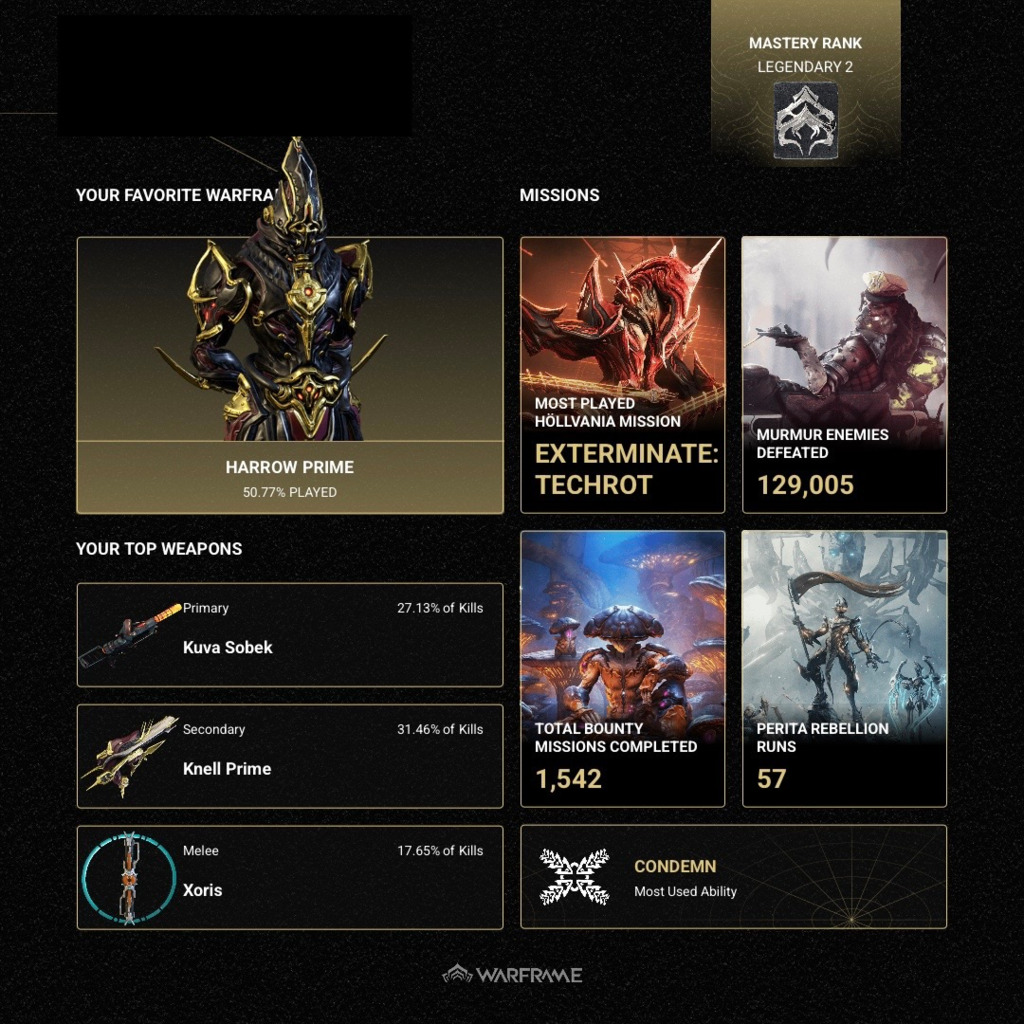Choose the Knell Prime secondary weapon row
The image size is (1024, 1024).
pos(289,756)
